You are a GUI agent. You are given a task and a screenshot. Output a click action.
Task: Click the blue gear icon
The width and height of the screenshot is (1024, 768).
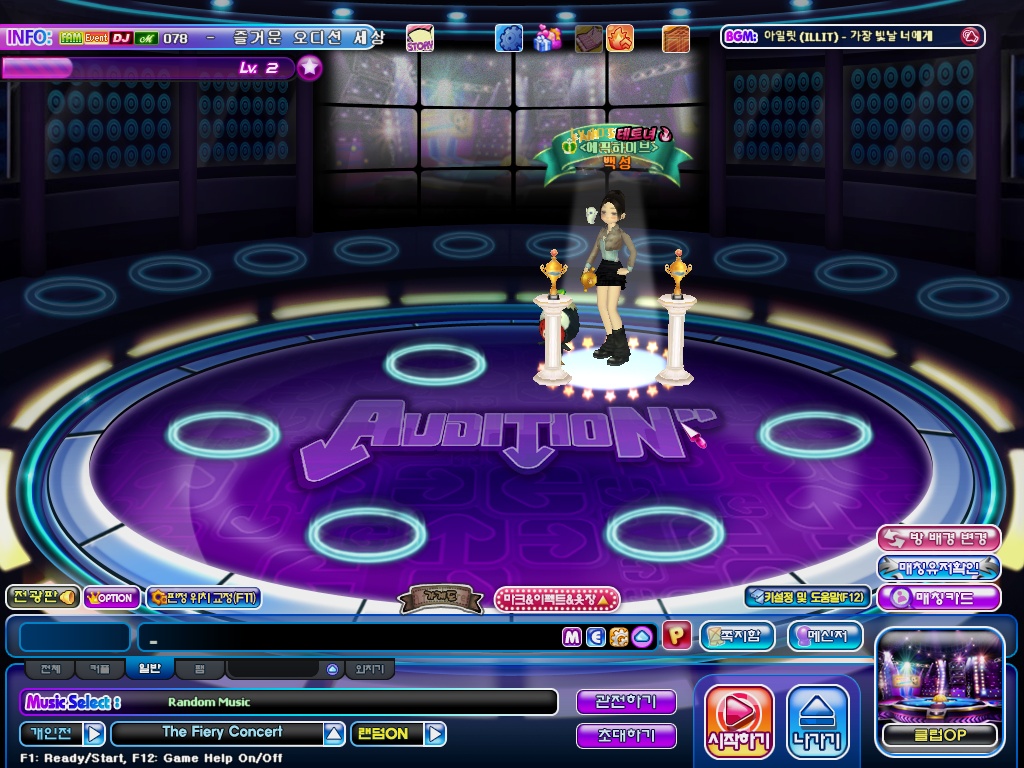coord(509,39)
